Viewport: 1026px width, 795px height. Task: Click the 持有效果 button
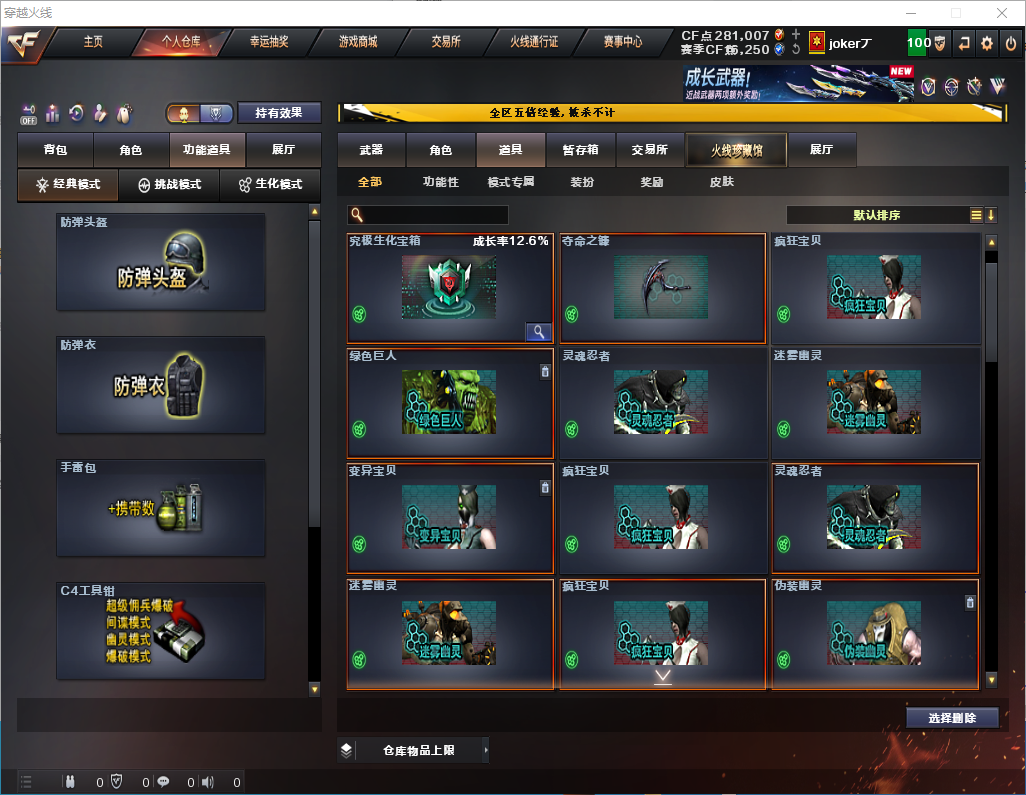click(279, 113)
